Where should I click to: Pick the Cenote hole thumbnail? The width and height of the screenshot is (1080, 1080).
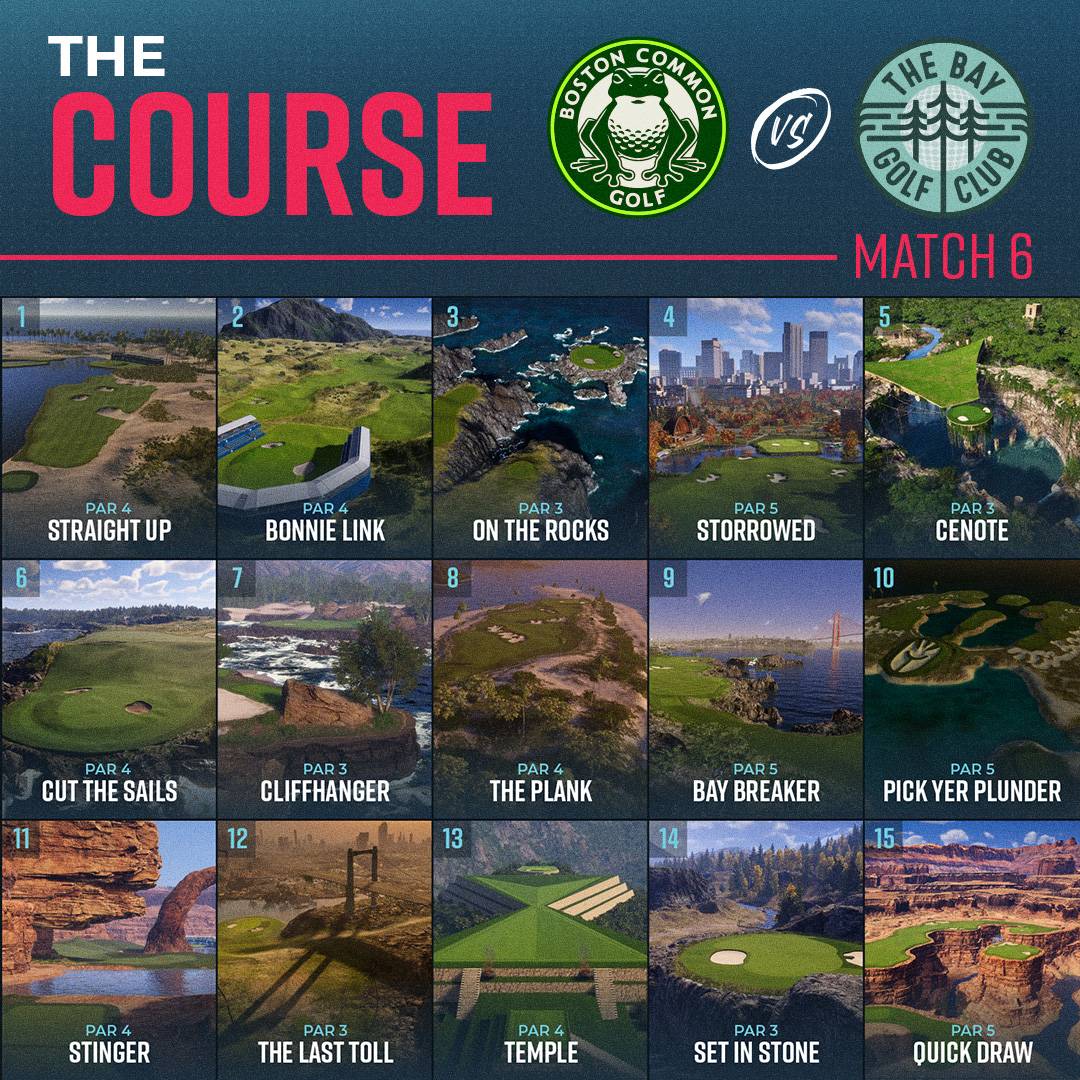tap(972, 425)
